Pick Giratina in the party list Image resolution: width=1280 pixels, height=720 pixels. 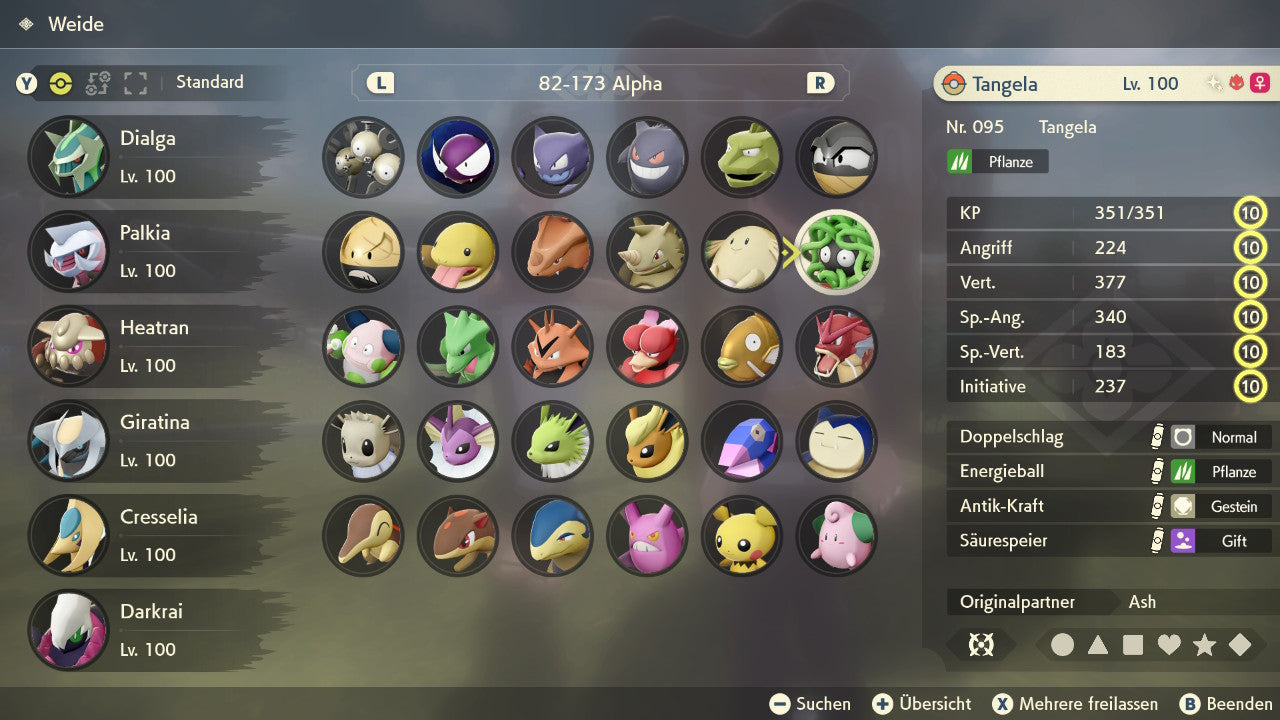coord(150,440)
